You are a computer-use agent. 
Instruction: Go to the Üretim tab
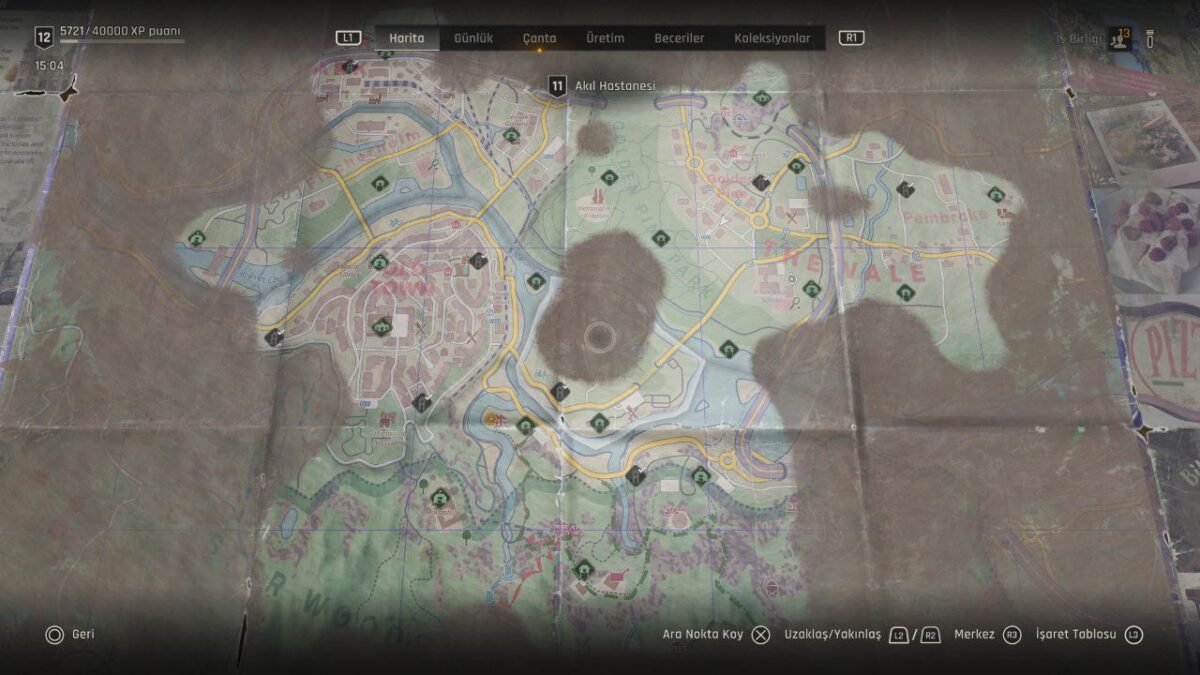tap(605, 38)
